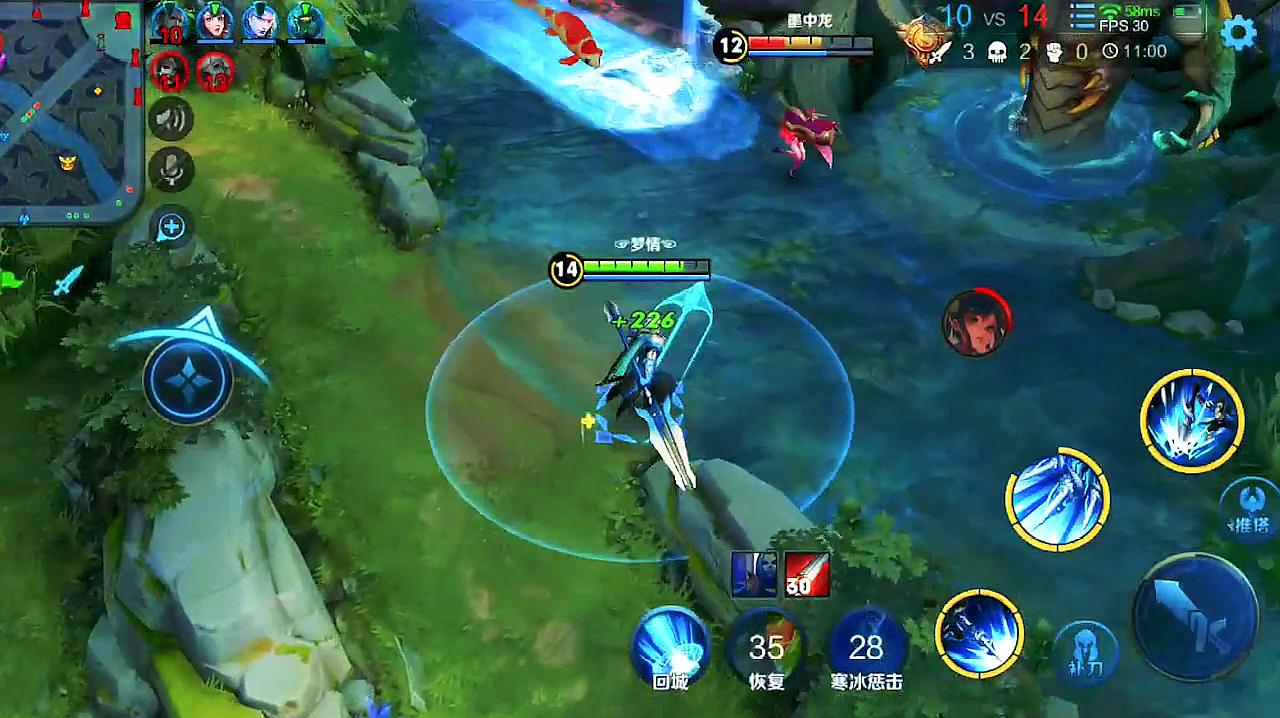Toggle the microphone button

tap(171, 169)
